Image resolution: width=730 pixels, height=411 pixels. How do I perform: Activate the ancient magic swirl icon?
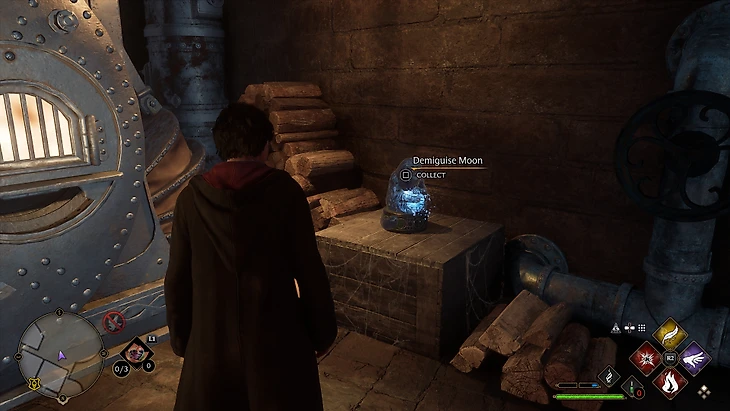click(x=606, y=376)
